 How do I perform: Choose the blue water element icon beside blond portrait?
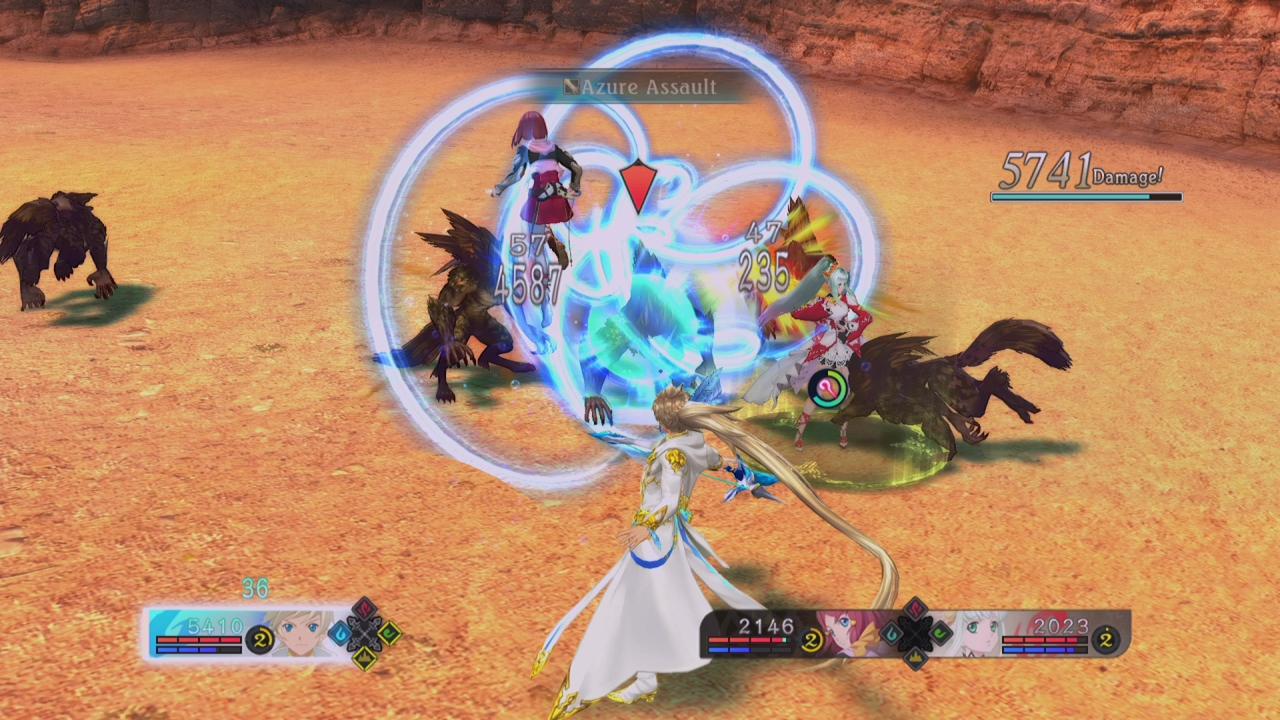tap(340, 633)
